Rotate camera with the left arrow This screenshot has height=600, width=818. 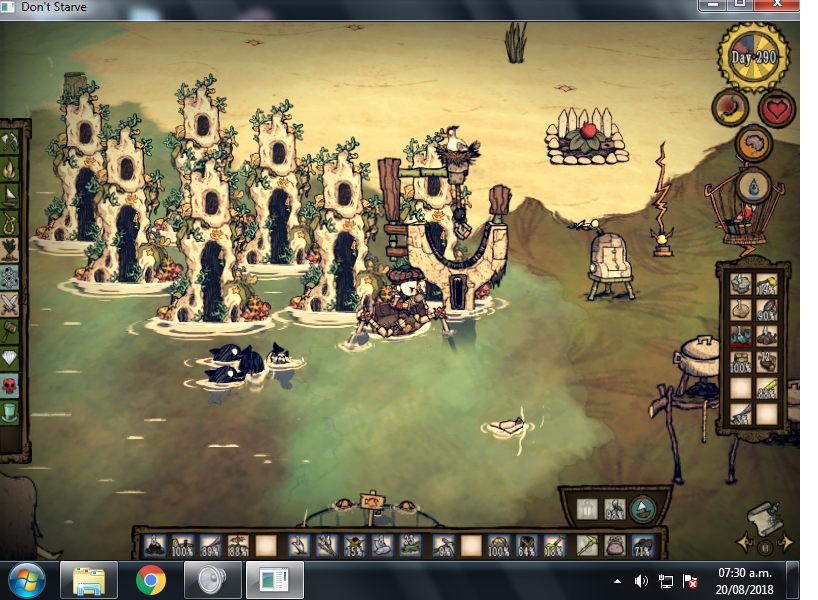click(745, 544)
